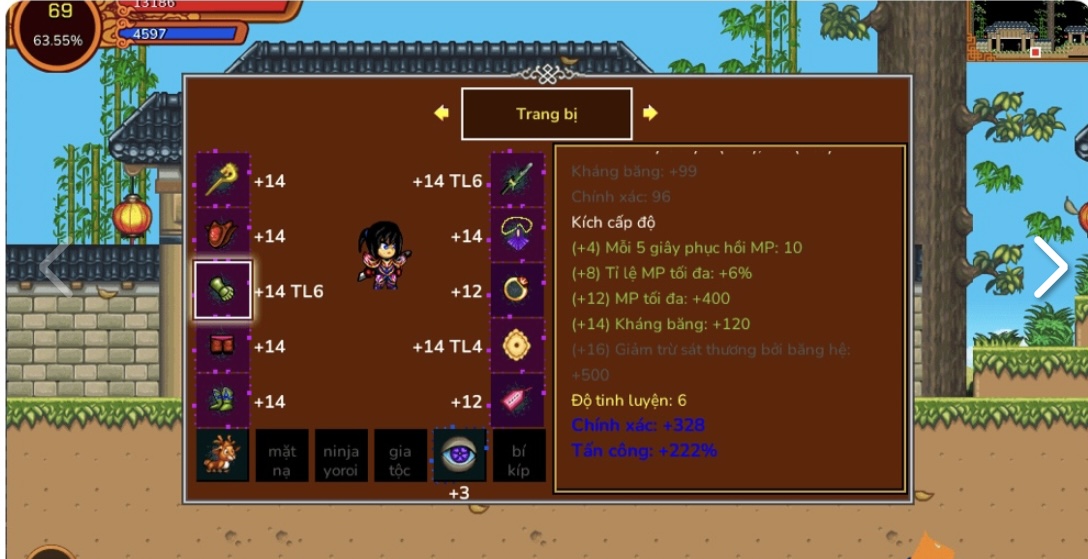
Task: Select the purple necklace equipment slot
Action: click(x=517, y=235)
